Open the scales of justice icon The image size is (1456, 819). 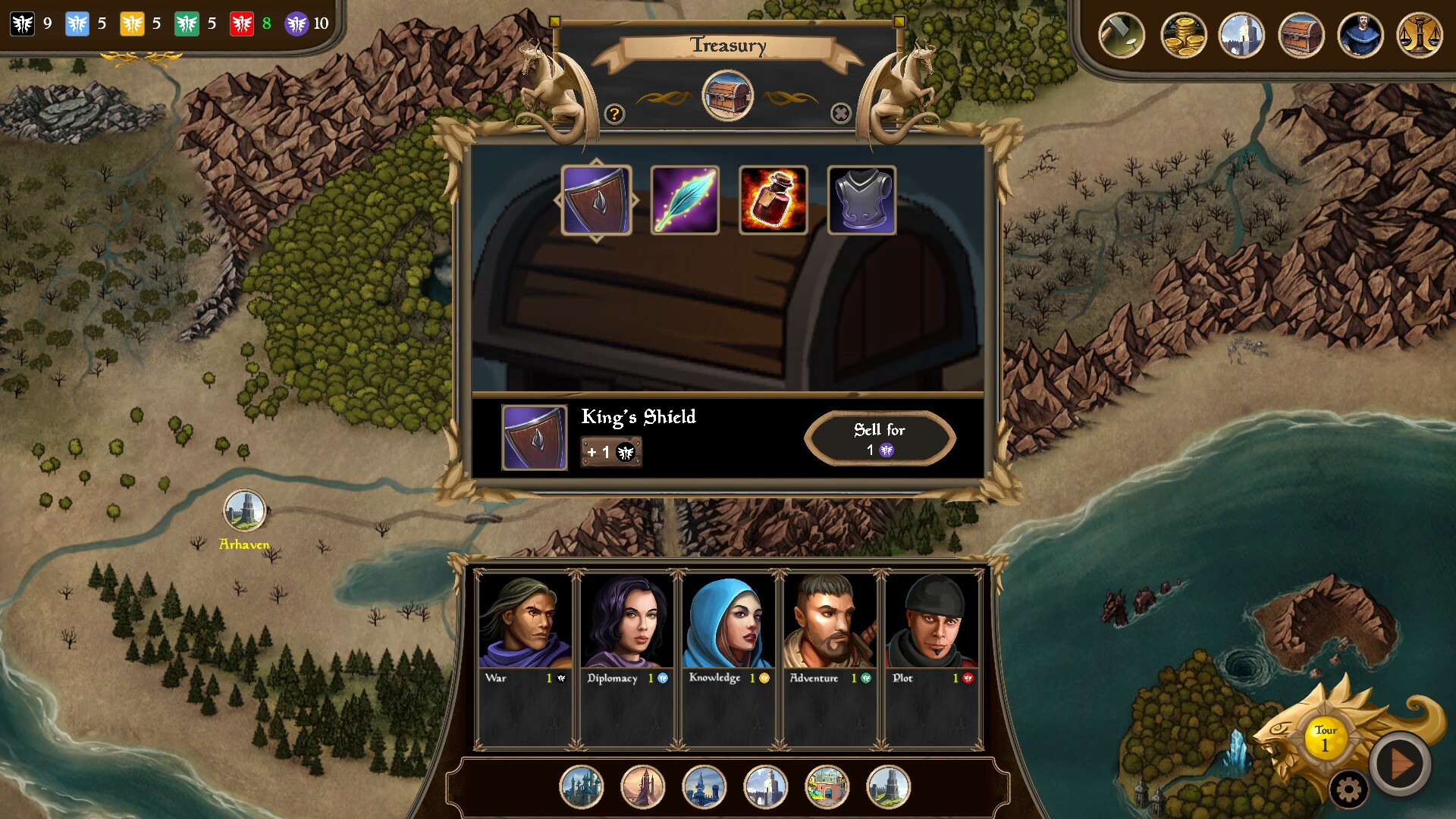click(x=1420, y=34)
